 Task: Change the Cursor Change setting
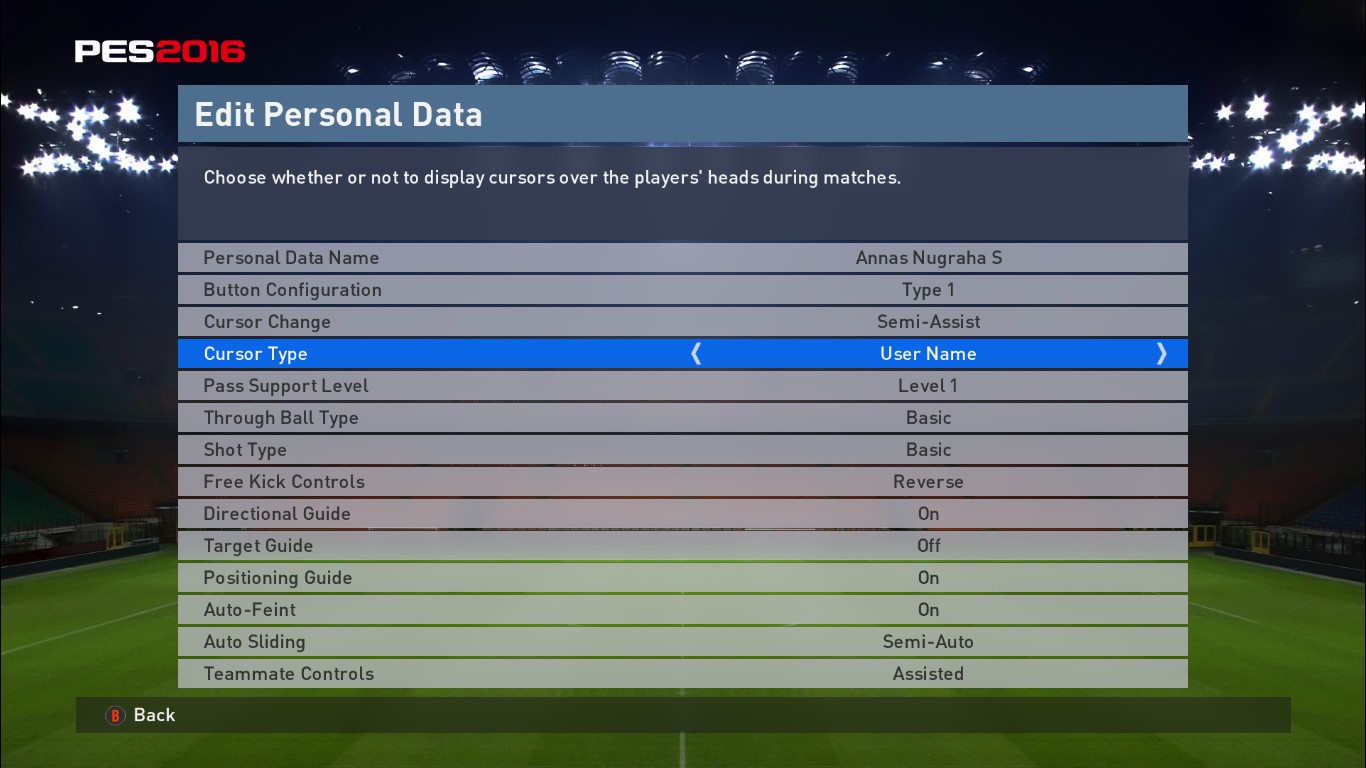(683, 321)
